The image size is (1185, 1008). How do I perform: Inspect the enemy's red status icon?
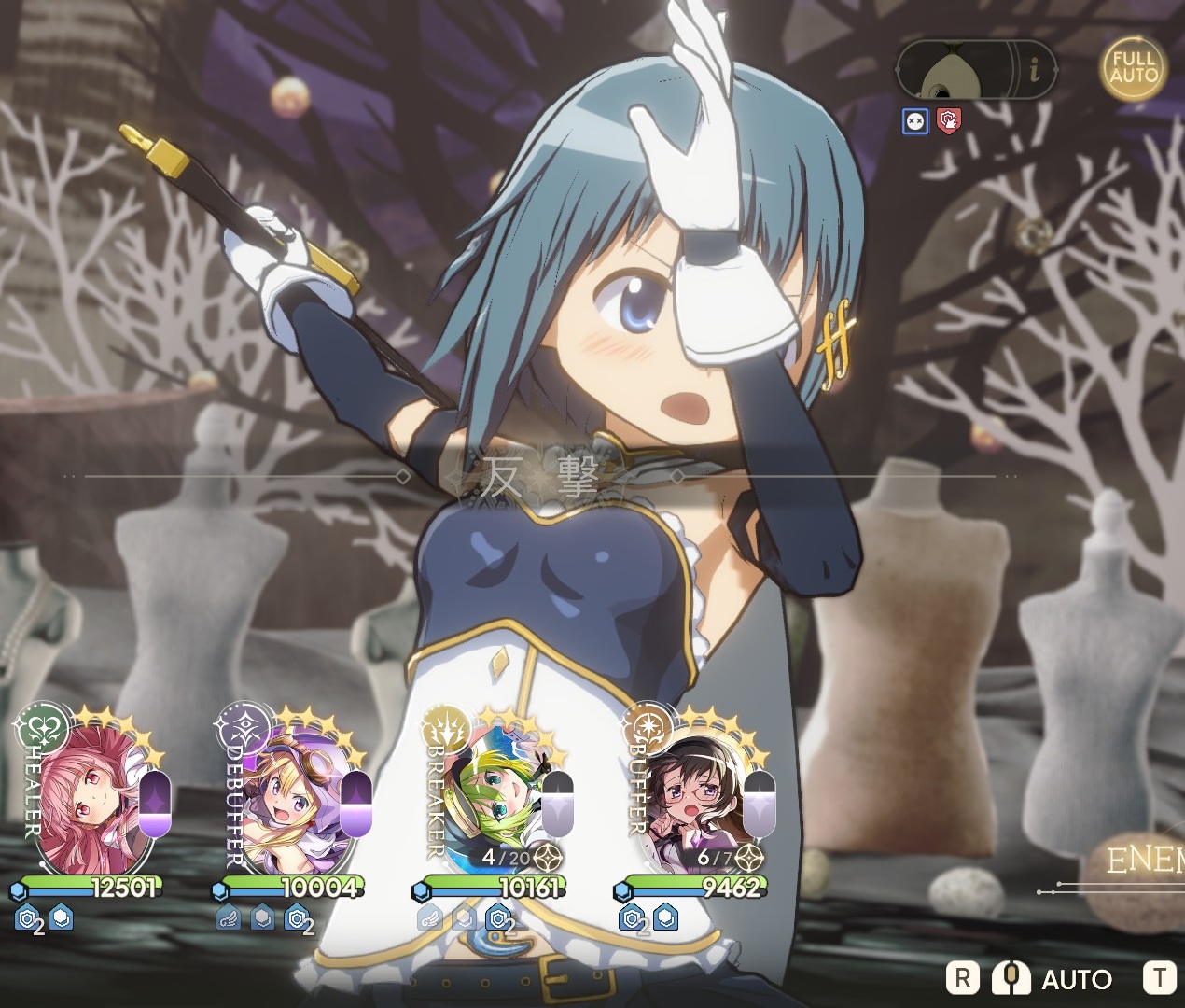tap(948, 120)
